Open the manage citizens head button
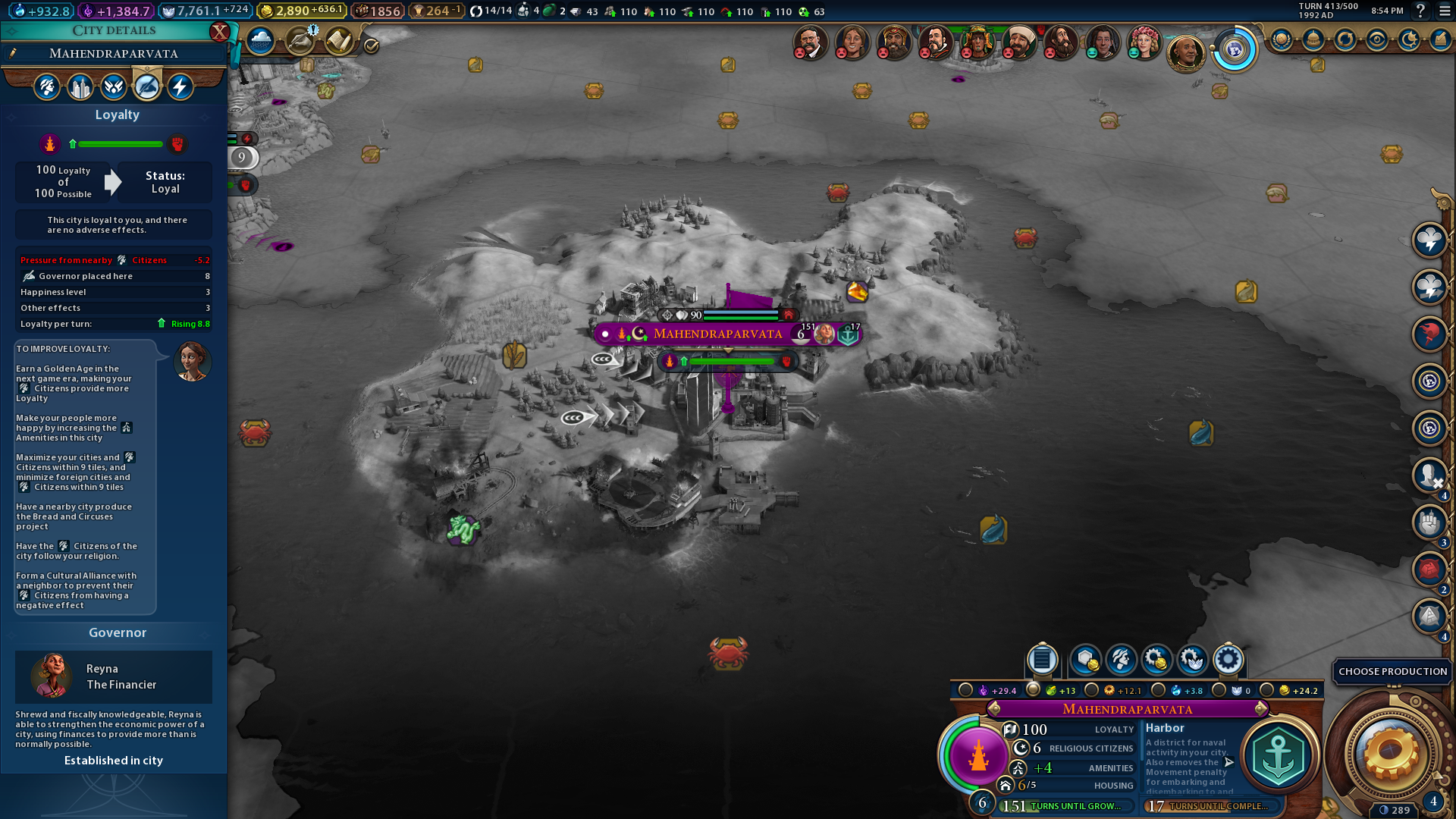The image size is (1456, 819). coord(1121,660)
